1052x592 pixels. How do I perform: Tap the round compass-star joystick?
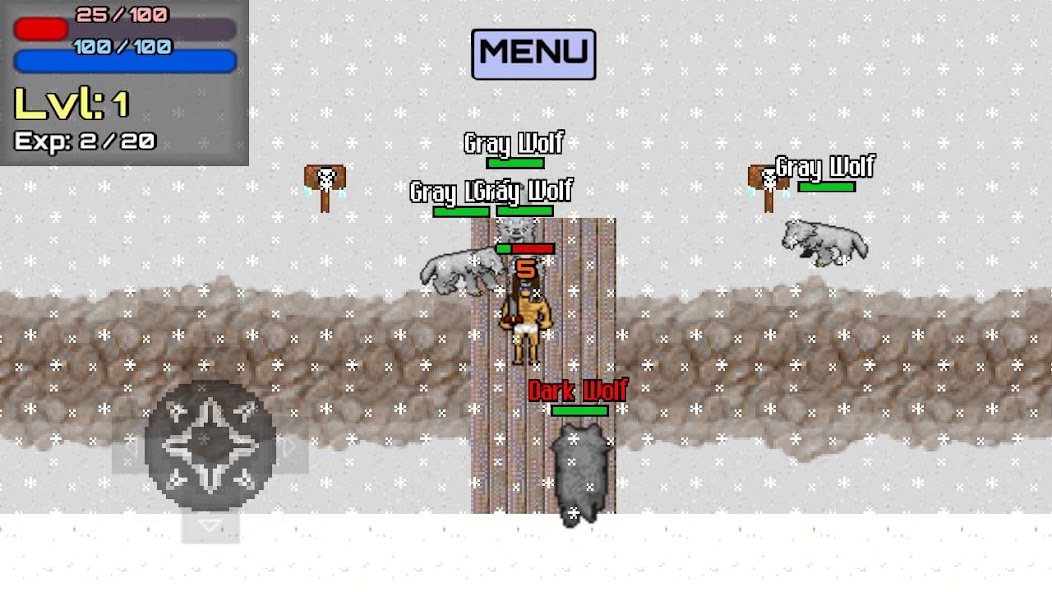[x=210, y=445]
